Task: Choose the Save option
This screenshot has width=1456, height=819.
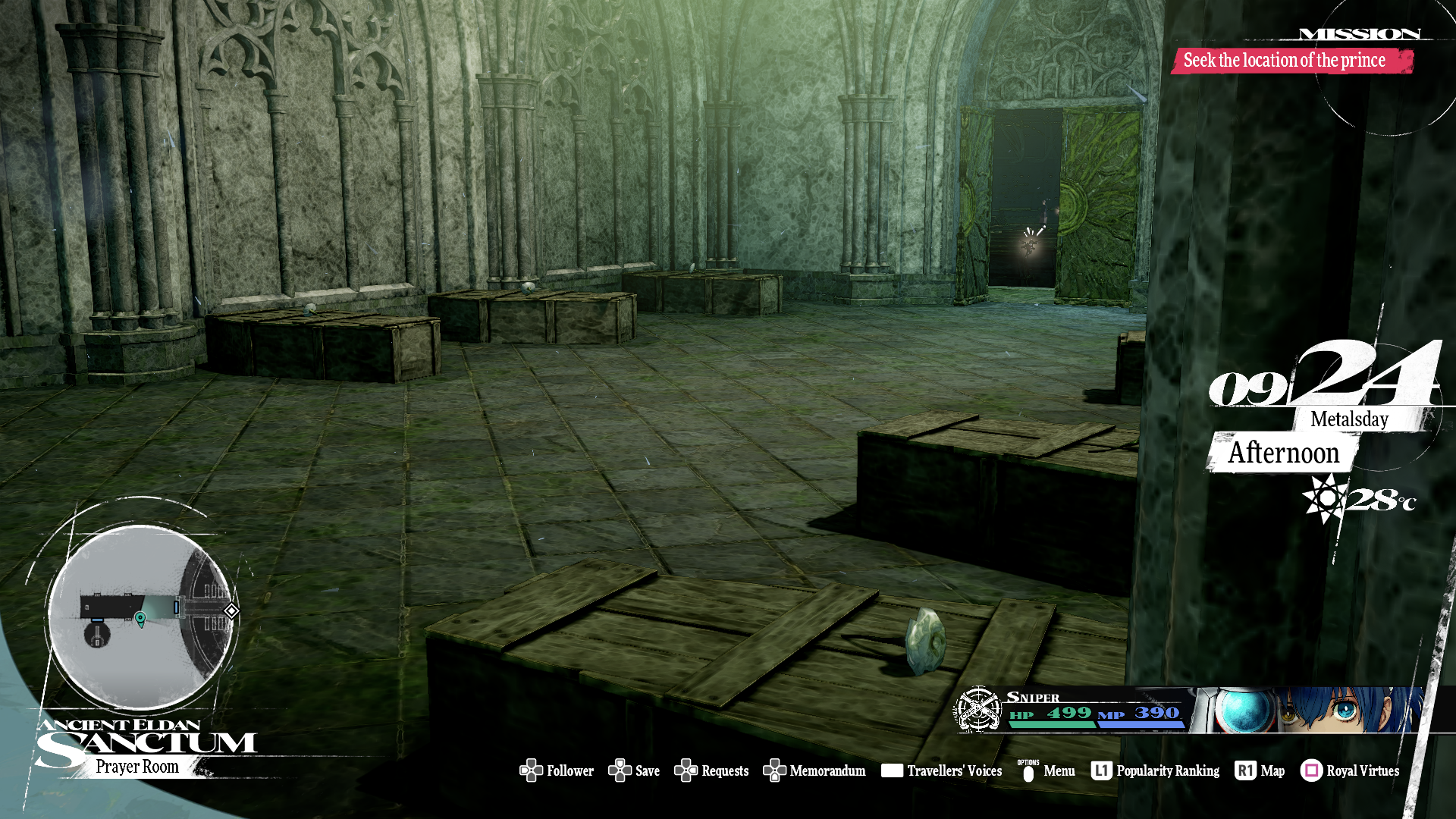Action: (x=635, y=770)
